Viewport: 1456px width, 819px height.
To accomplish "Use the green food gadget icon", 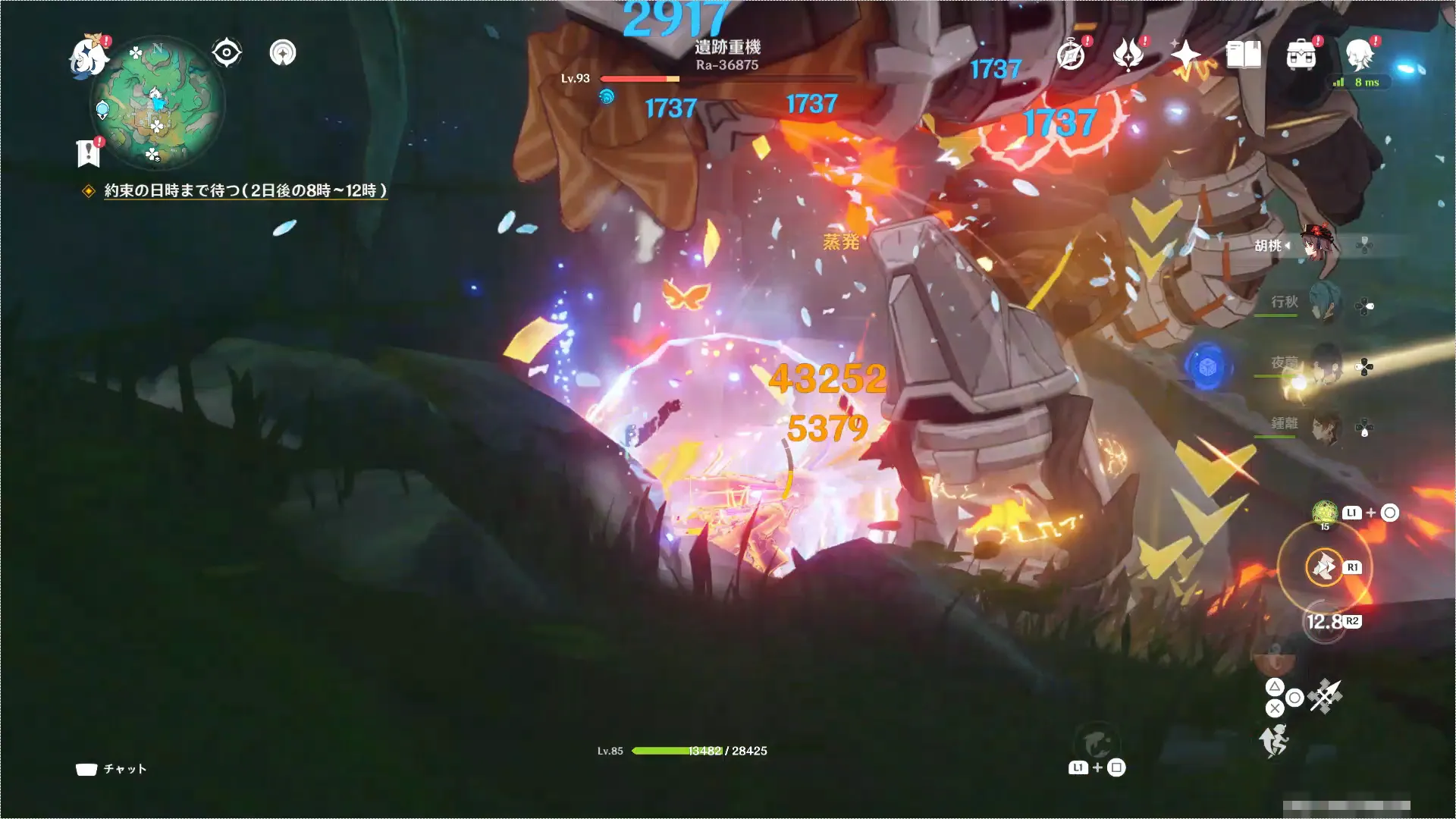I will coord(1325,513).
